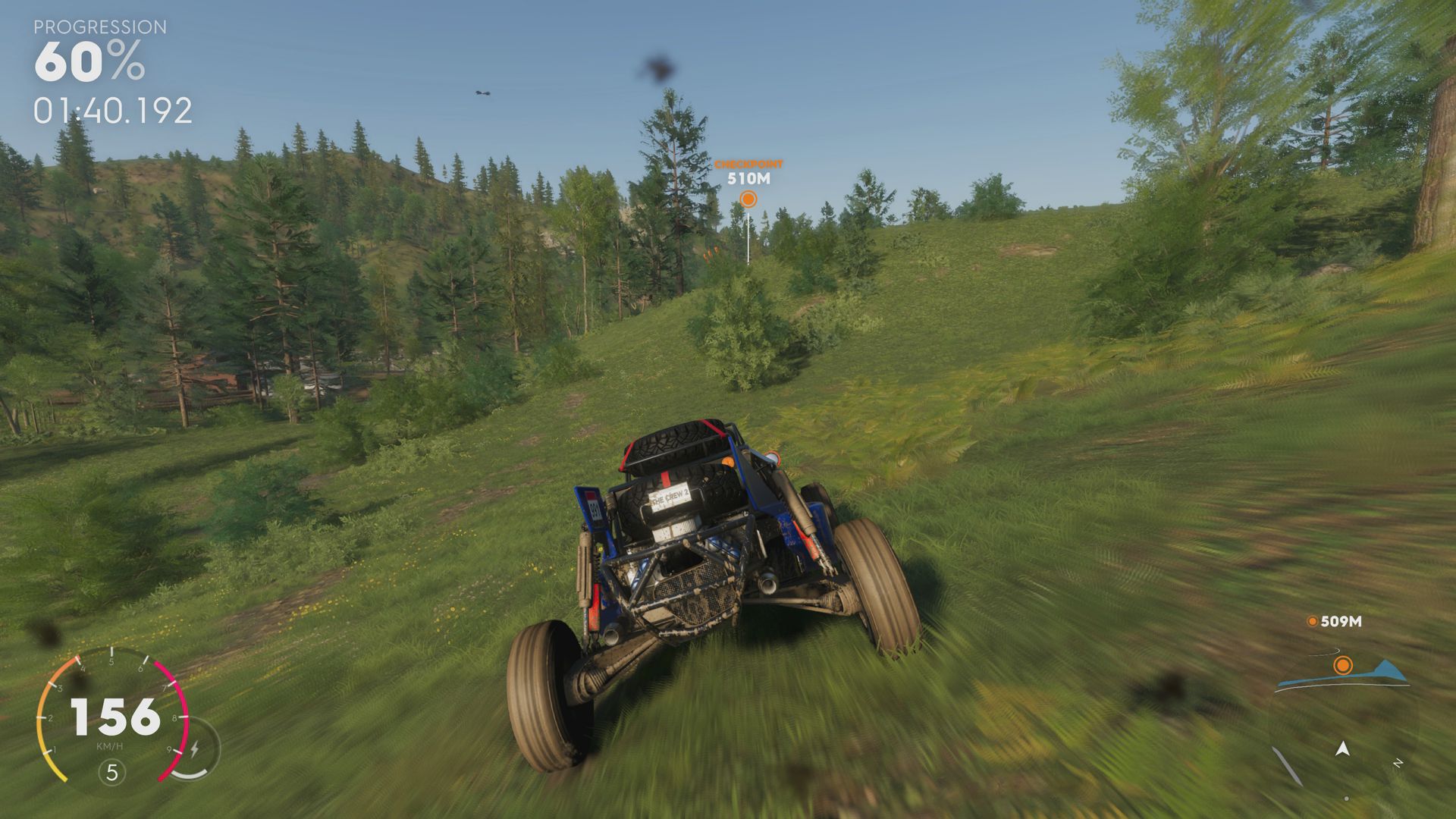Click the race timer 01:40.192
Image resolution: width=1456 pixels, height=819 pixels.
coord(111,111)
